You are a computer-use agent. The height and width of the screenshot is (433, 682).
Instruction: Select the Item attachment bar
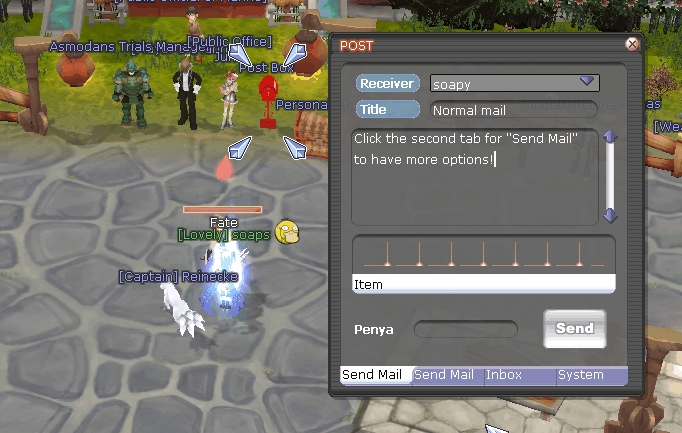[483, 285]
